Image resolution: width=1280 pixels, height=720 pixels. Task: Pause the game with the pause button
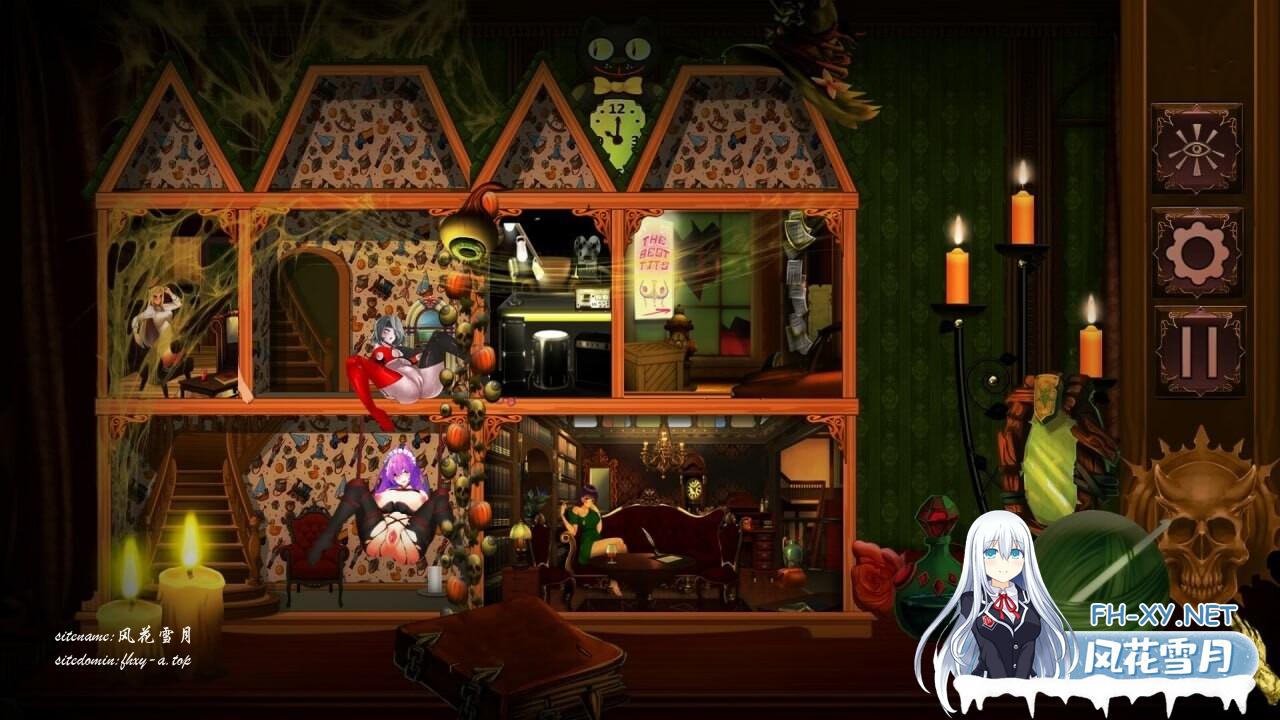coord(1199,351)
